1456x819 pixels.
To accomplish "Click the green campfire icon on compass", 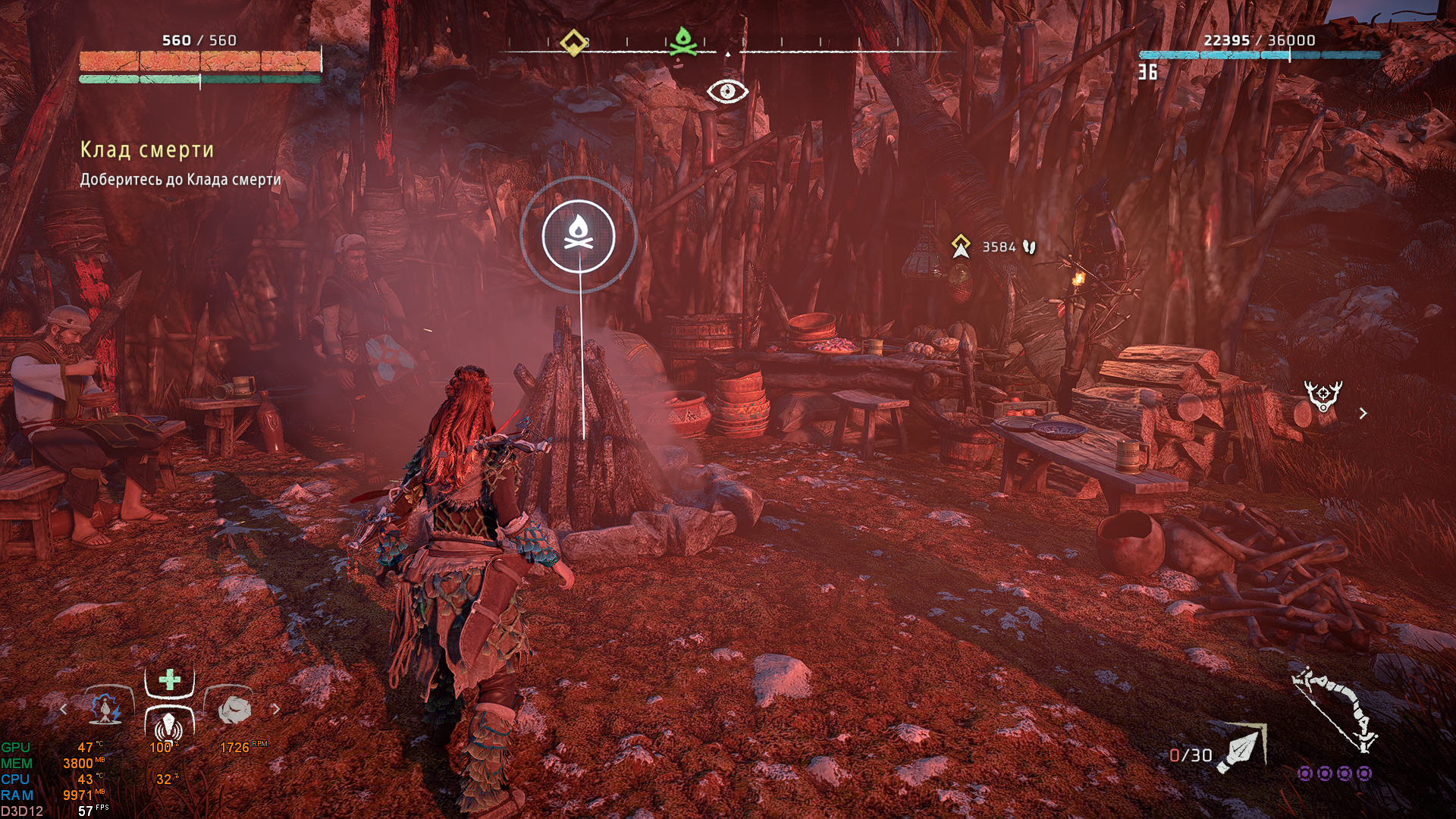I will [x=683, y=42].
